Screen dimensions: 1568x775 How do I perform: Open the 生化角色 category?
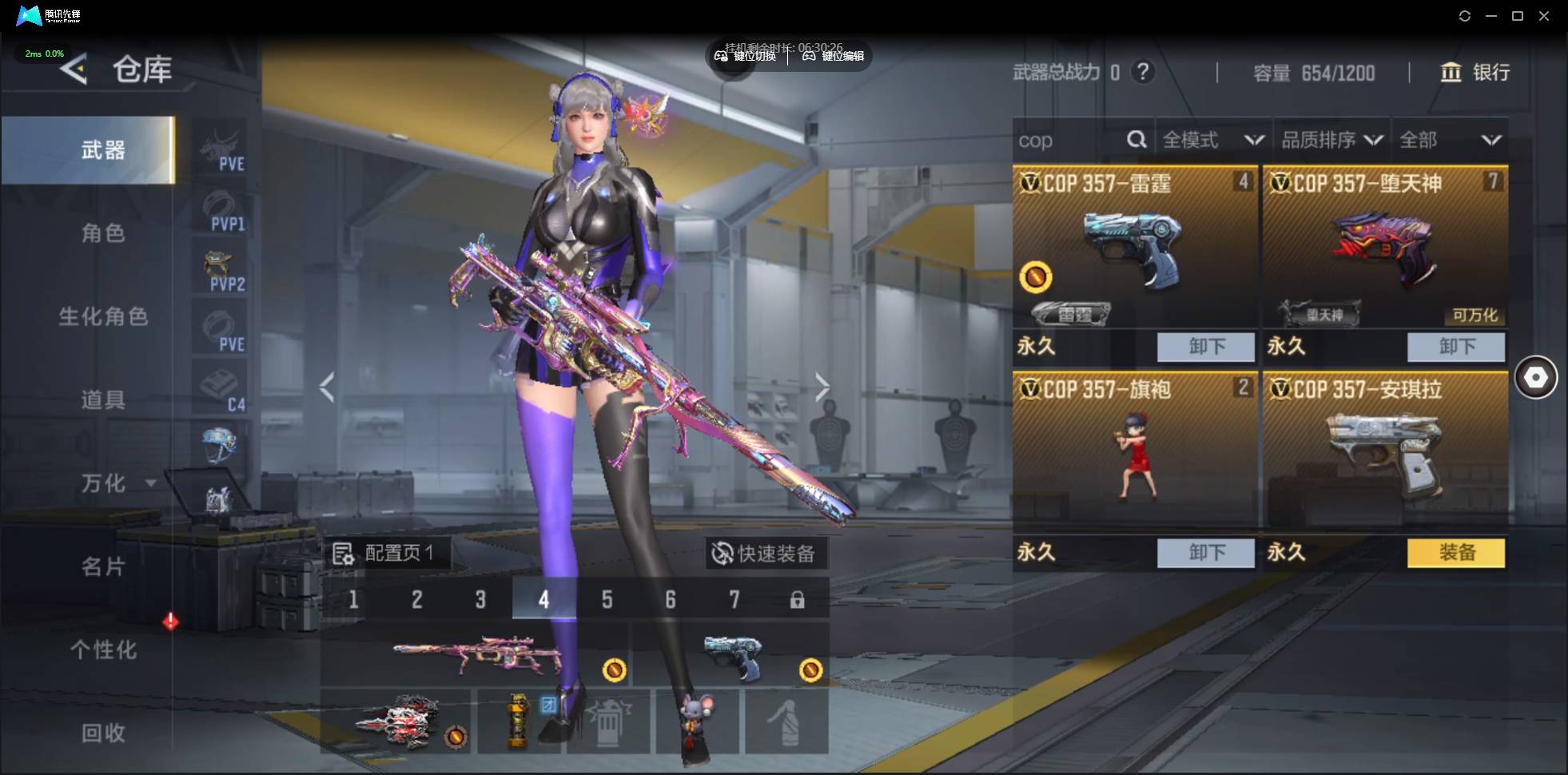(103, 316)
